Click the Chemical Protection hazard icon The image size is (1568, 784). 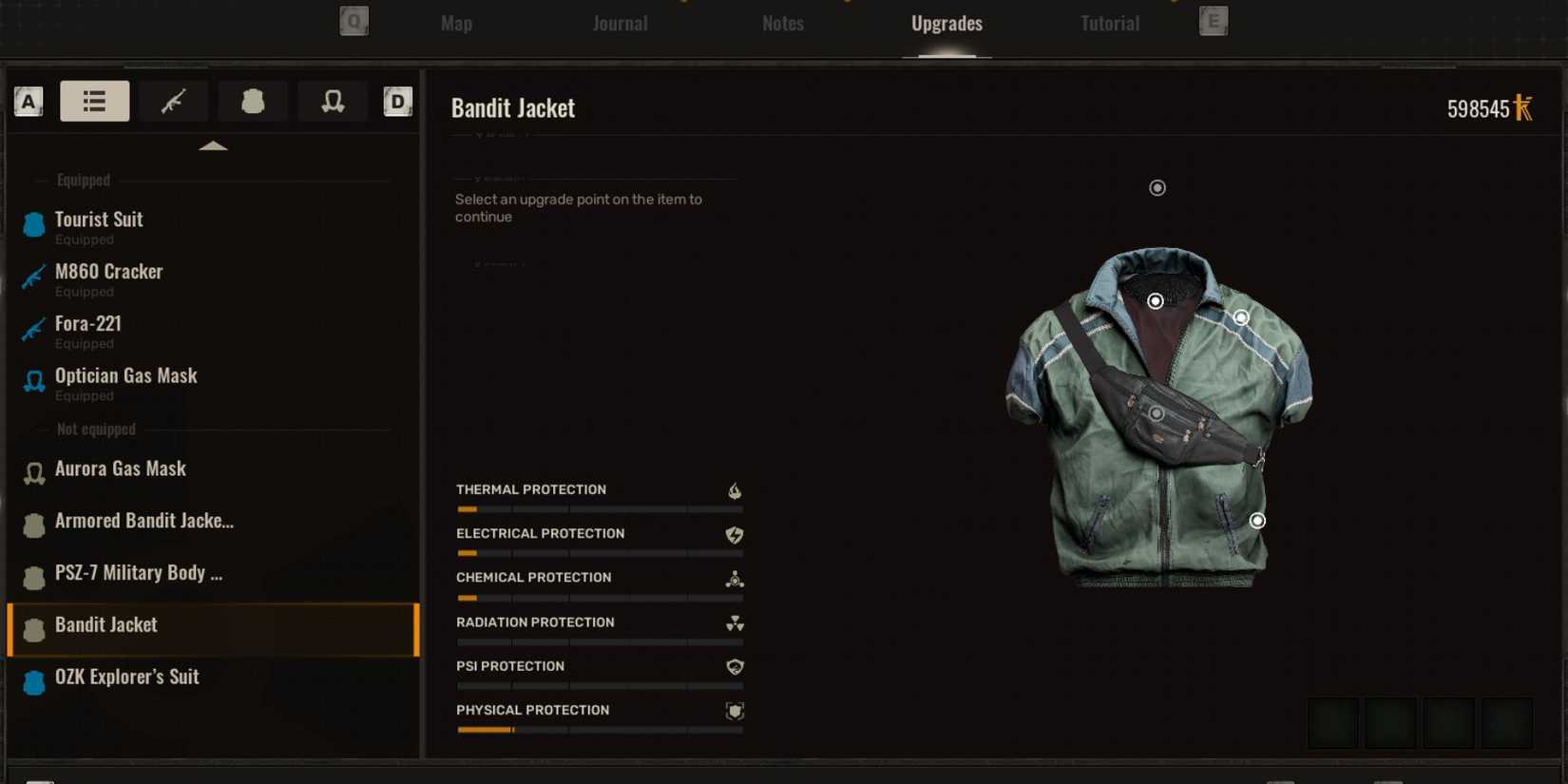734,579
